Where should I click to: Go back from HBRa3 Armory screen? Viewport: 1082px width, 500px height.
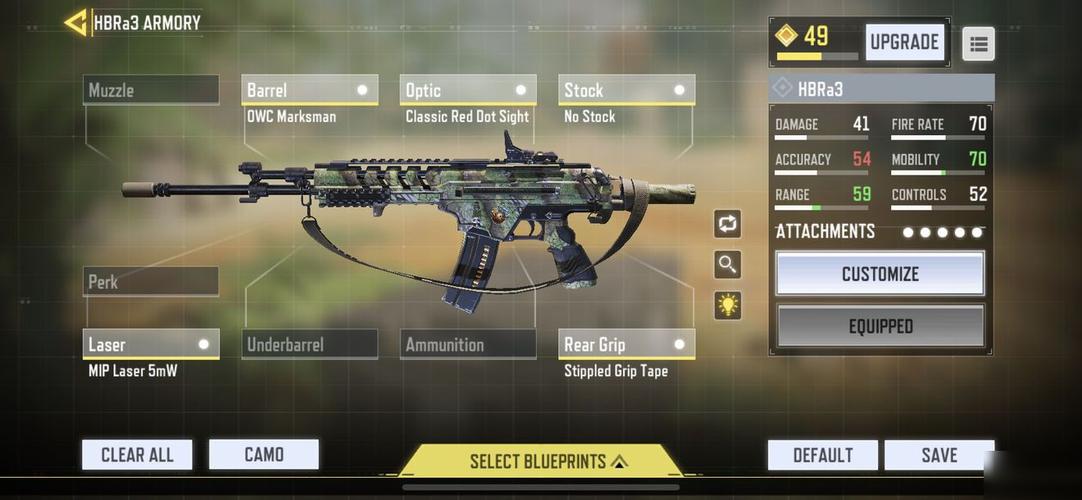(76, 22)
